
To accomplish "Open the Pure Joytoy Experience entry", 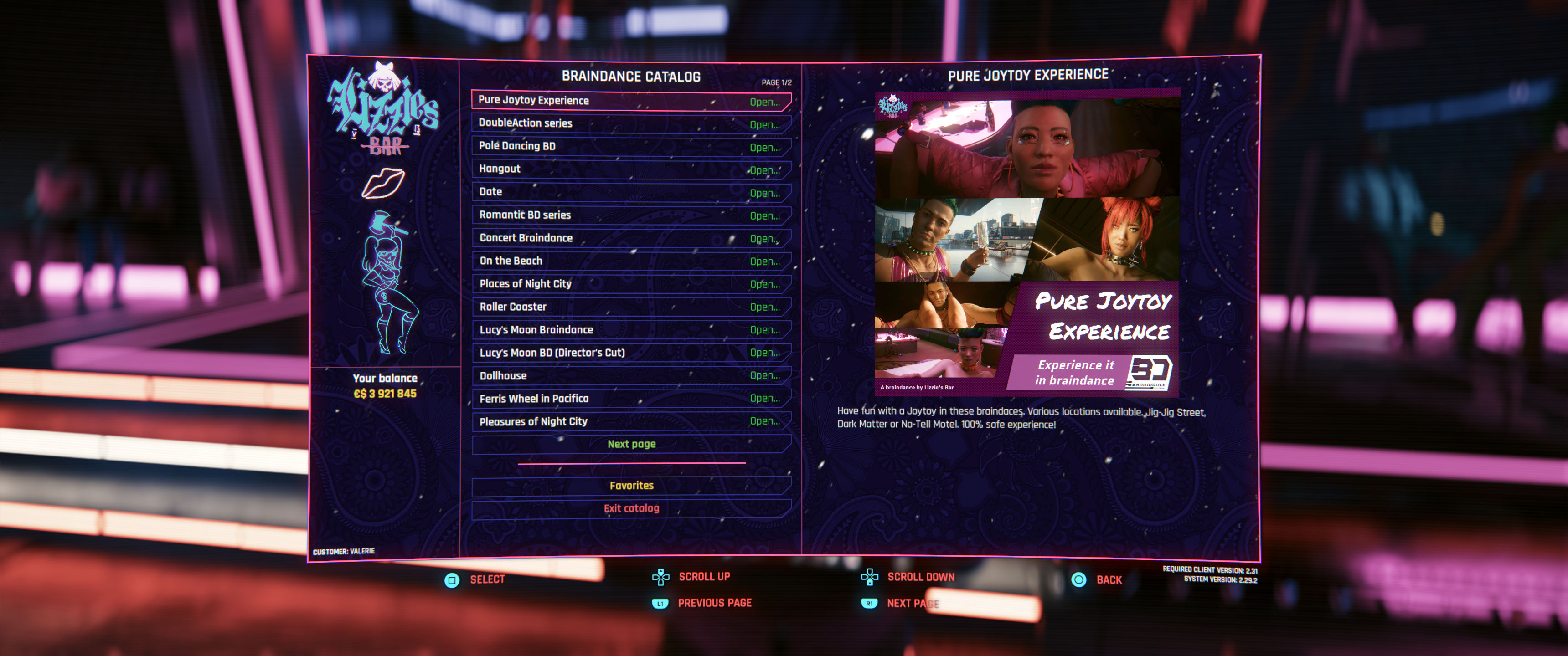I will click(x=630, y=101).
